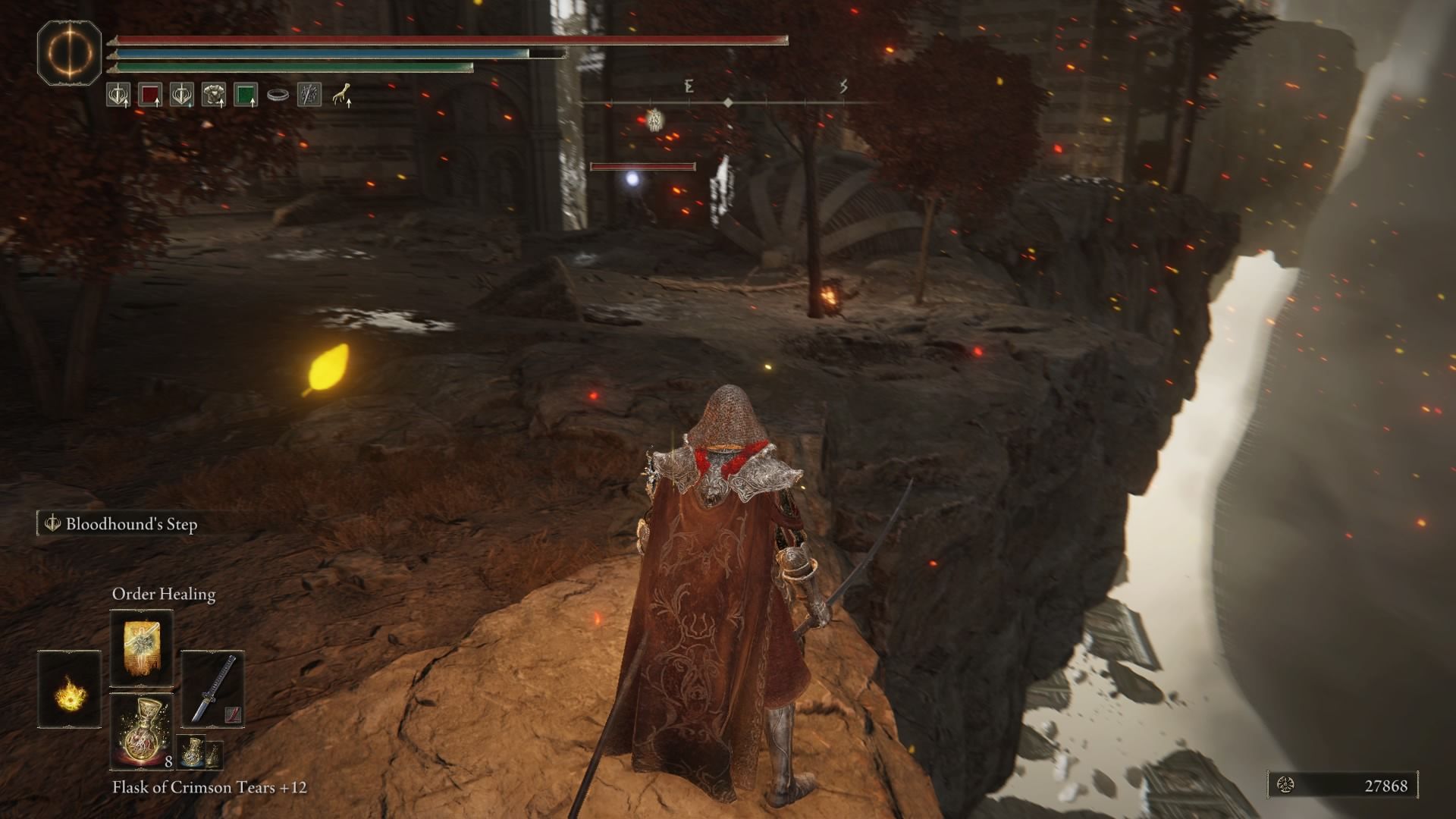Click the armor chestpiece buff icon
Viewport: 1456px width, 819px height.
(x=215, y=94)
